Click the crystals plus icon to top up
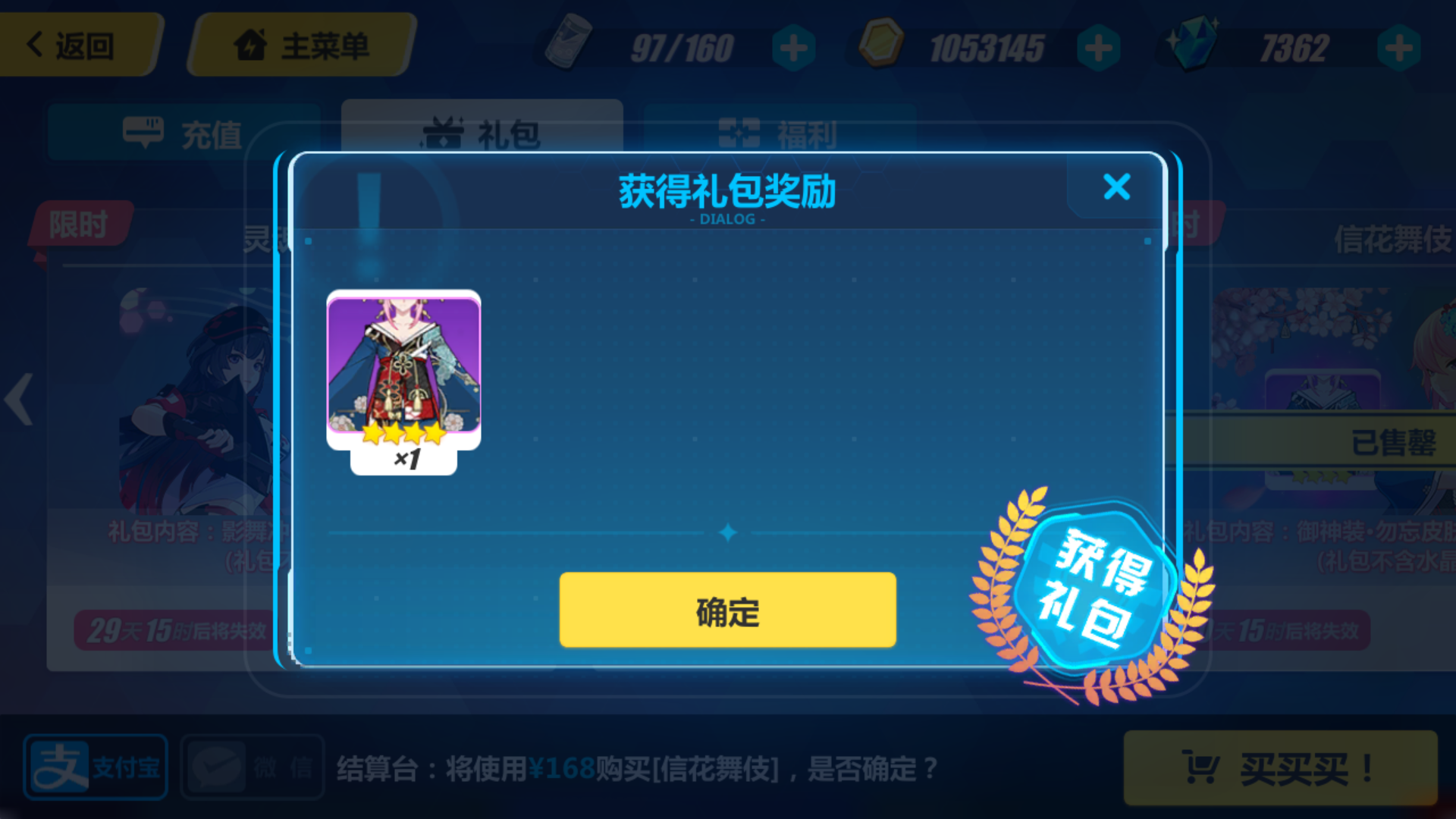This screenshot has width=1456, height=819. tap(1398, 47)
